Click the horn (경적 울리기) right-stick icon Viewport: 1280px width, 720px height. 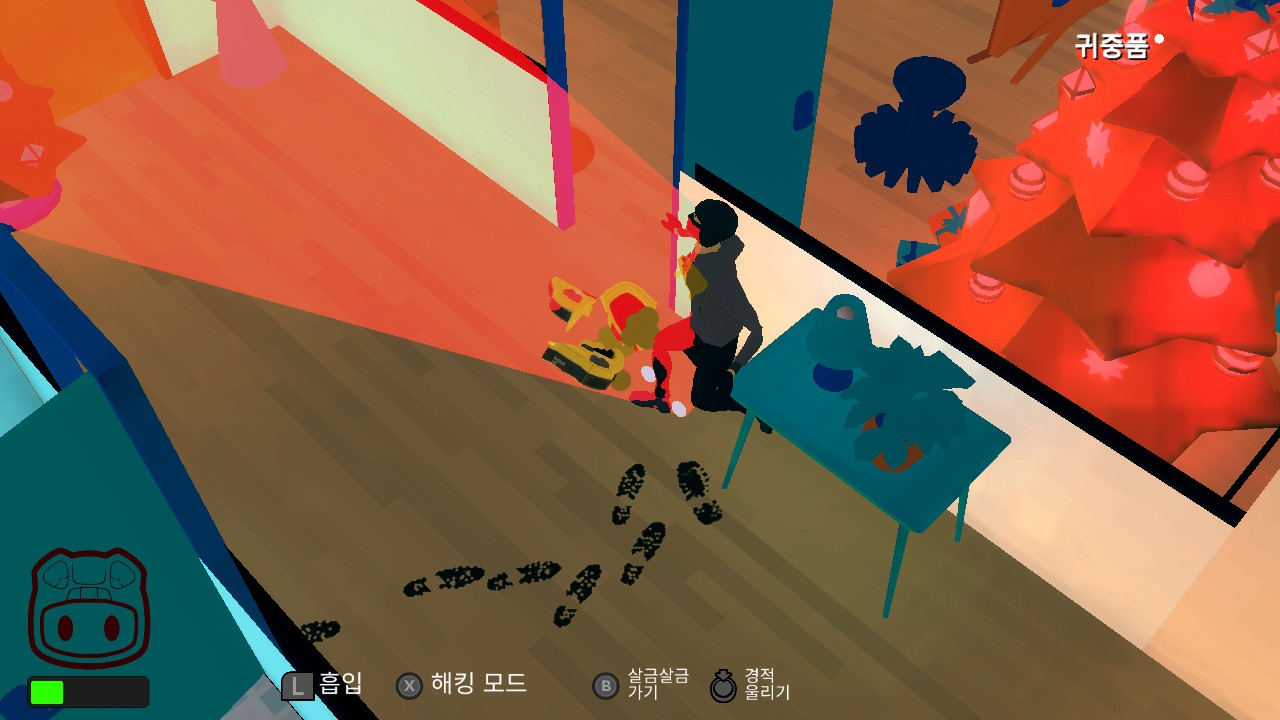[x=723, y=687]
